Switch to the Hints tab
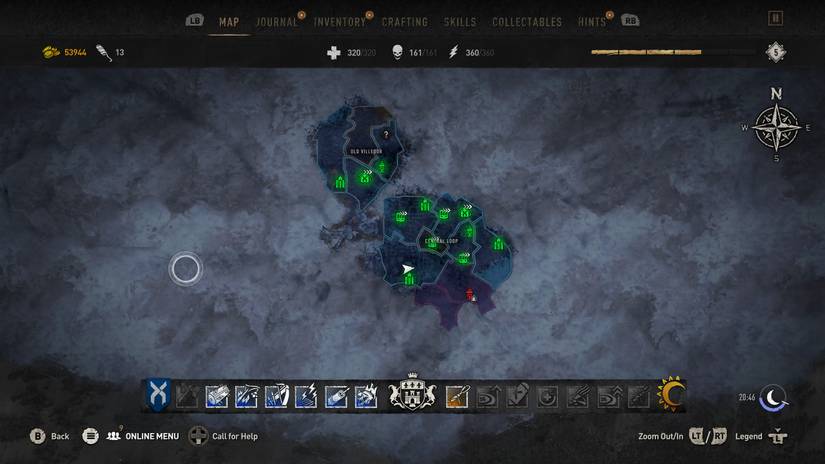Screen dimensions: 825x464 (x=591, y=22)
